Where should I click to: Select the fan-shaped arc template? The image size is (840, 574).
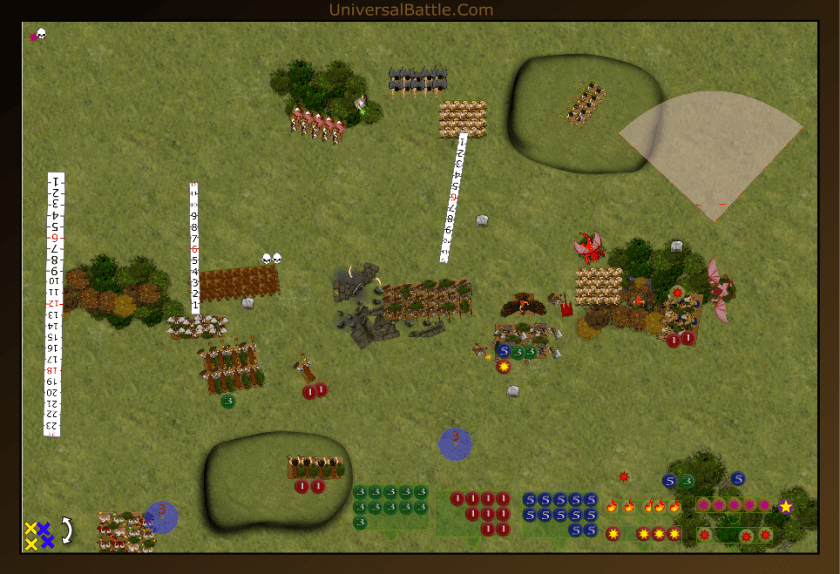pyautogui.click(x=714, y=151)
